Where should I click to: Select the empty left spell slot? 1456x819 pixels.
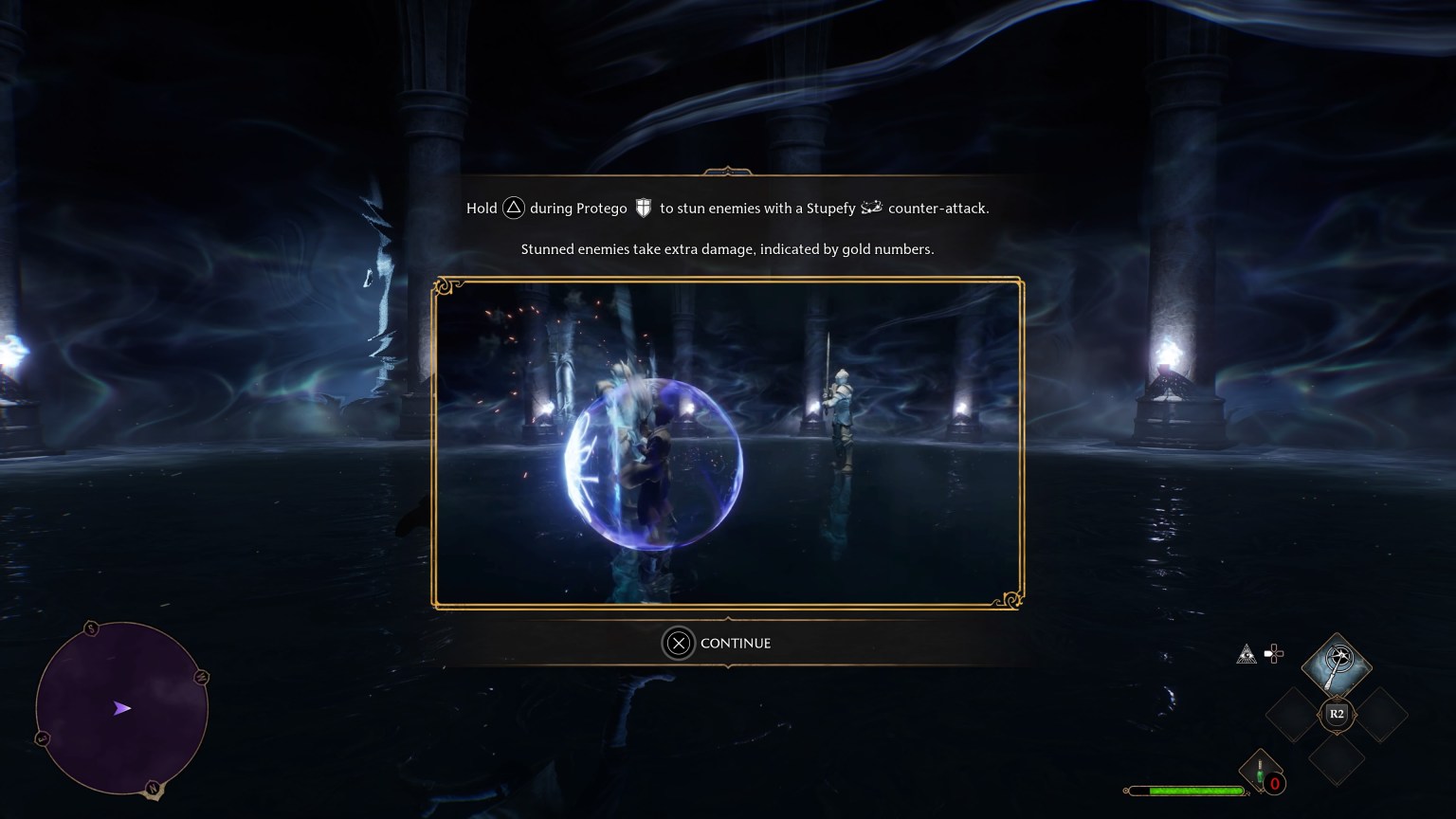(x=1291, y=715)
